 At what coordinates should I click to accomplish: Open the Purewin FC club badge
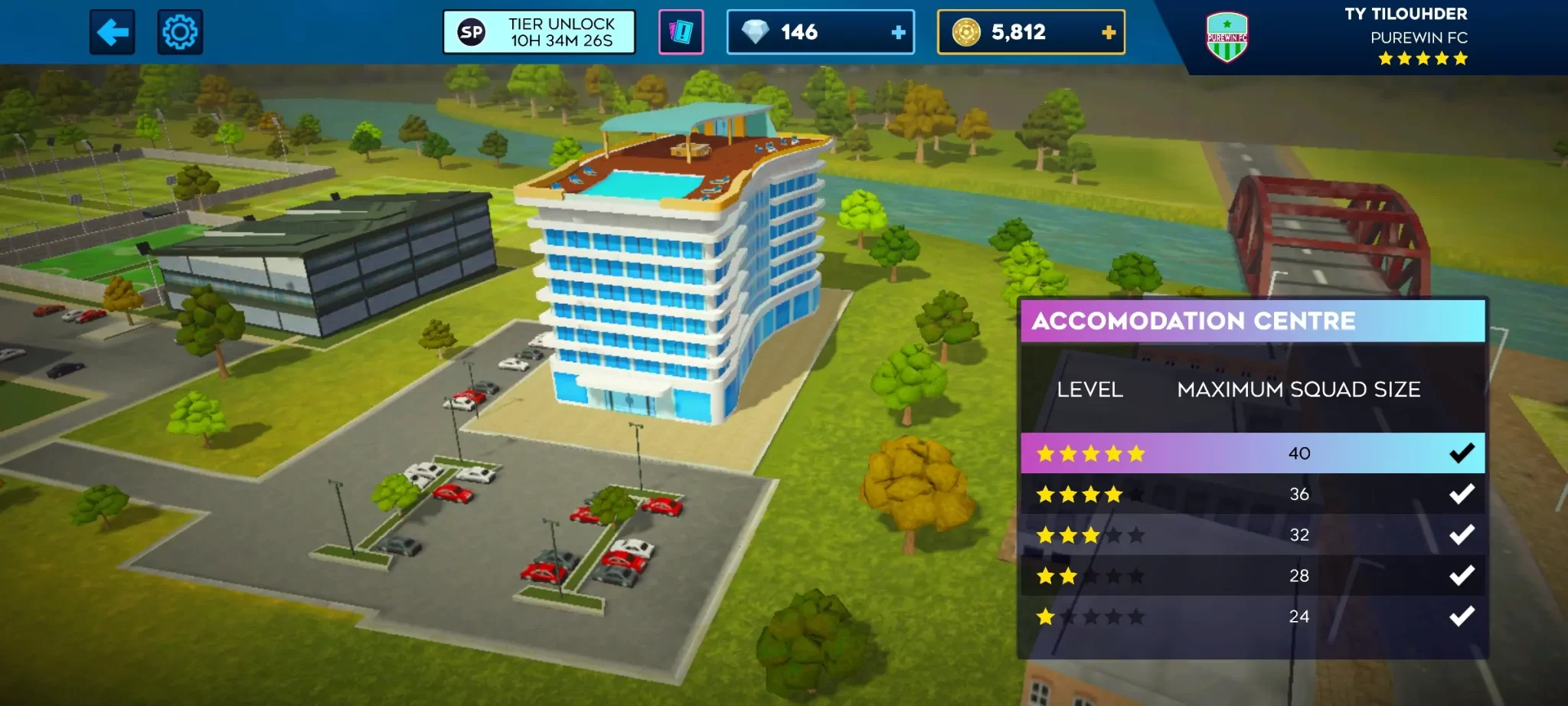click(1227, 37)
